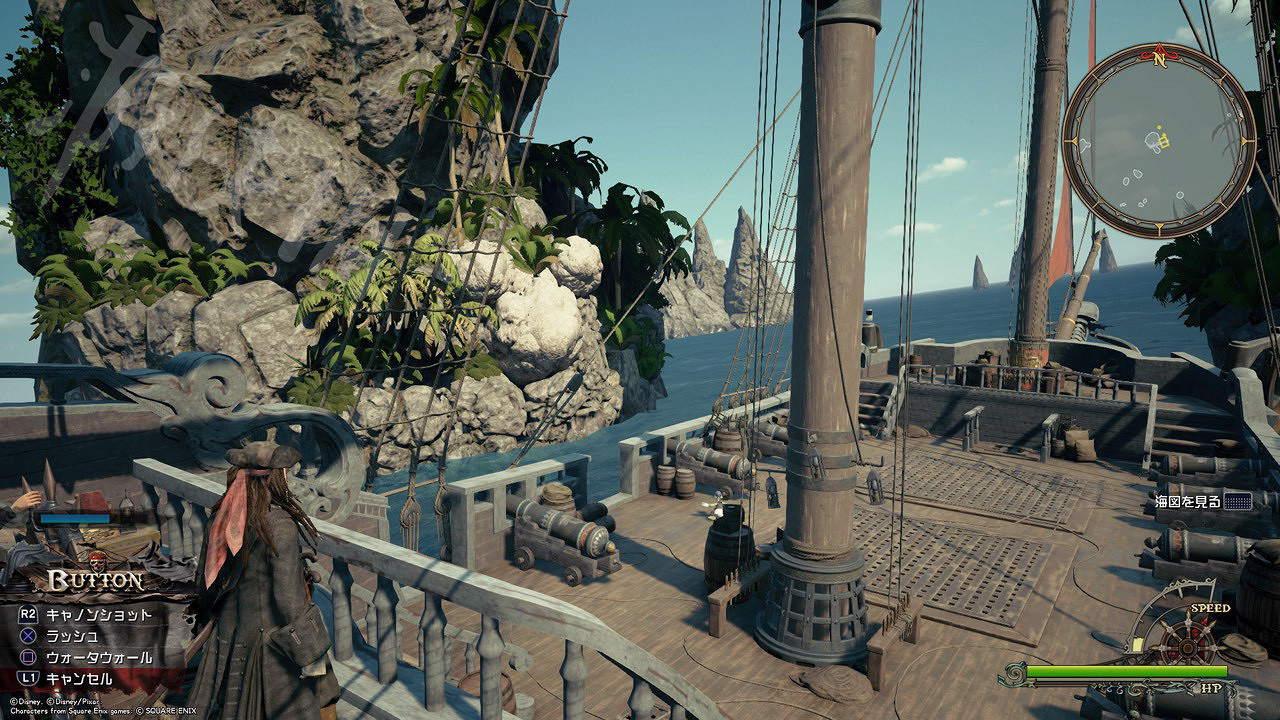Open the circular compass minimap
Image resolution: width=1280 pixels, height=720 pixels.
pyautogui.click(x=1158, y=141)
